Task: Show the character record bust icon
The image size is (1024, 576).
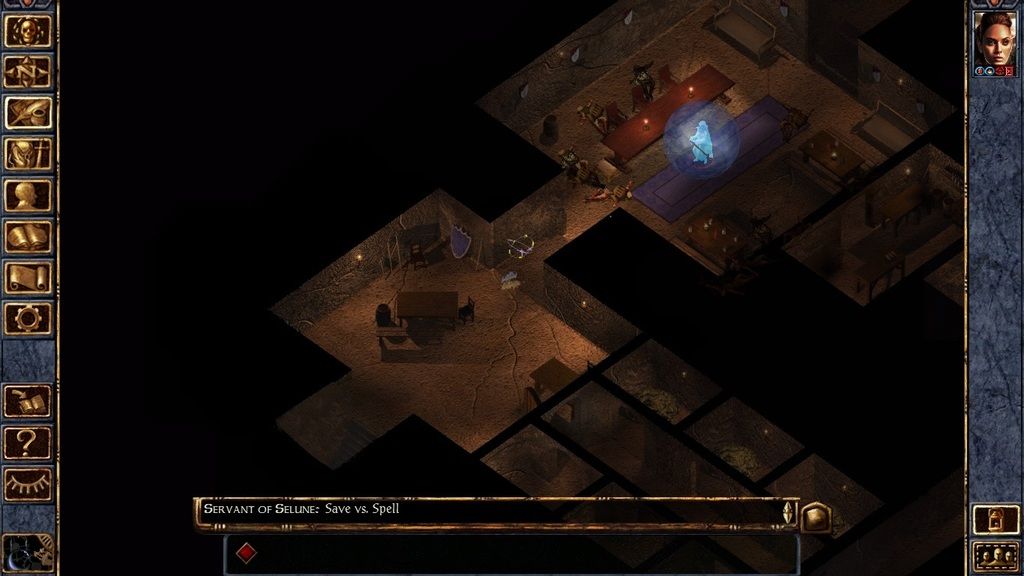Action: pos(28,195)
